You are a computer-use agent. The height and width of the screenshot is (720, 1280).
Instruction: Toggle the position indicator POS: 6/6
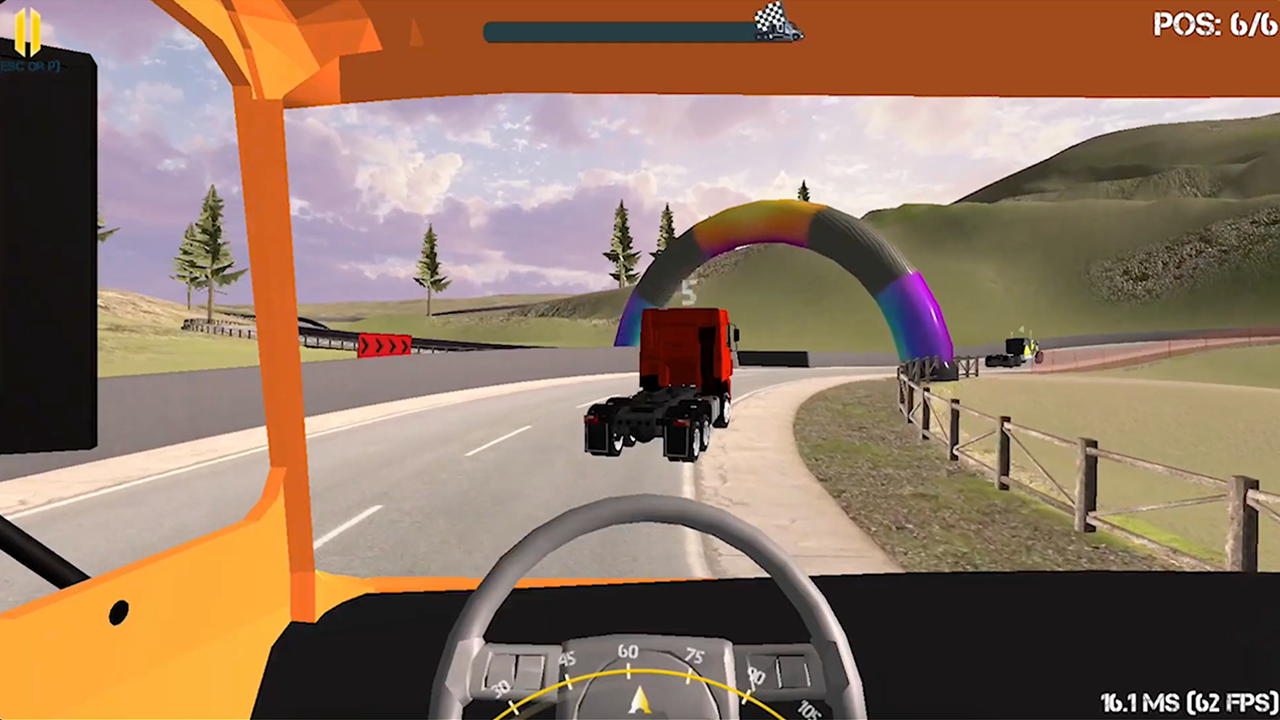[x=1213, y=26]
